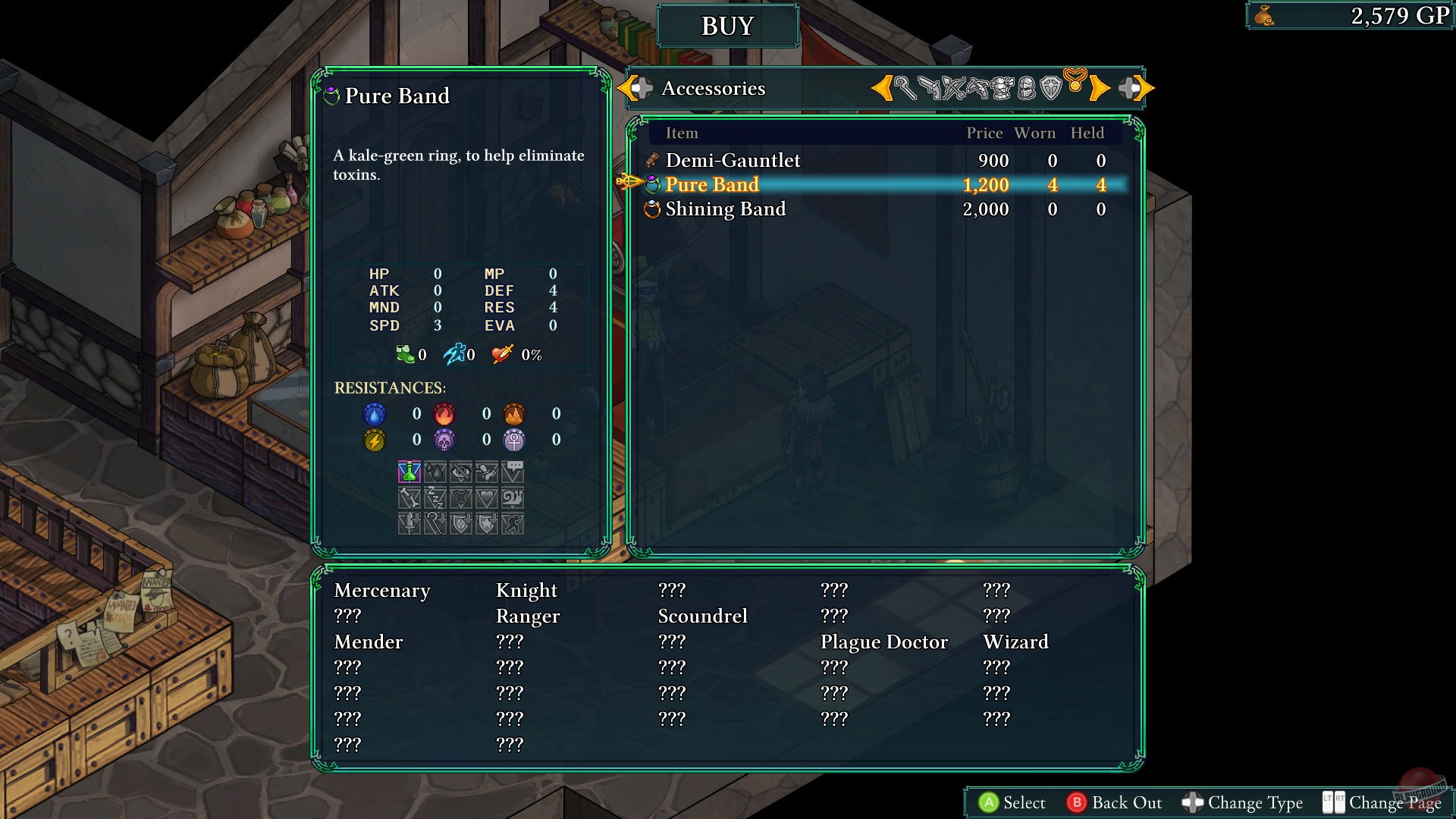Select the BUY tab header

point(727,25)
